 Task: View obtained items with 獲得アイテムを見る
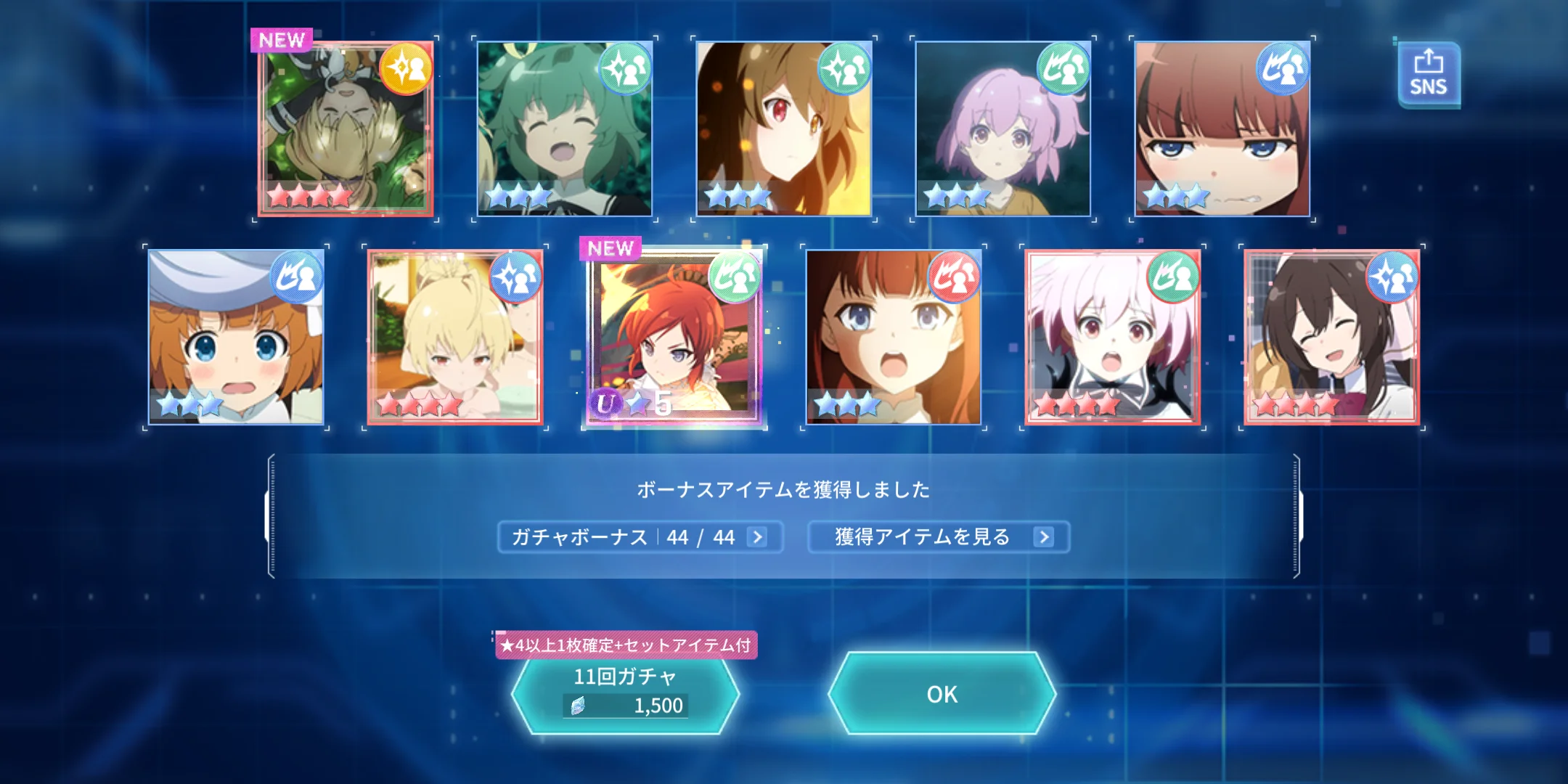(x=938, y=537)
